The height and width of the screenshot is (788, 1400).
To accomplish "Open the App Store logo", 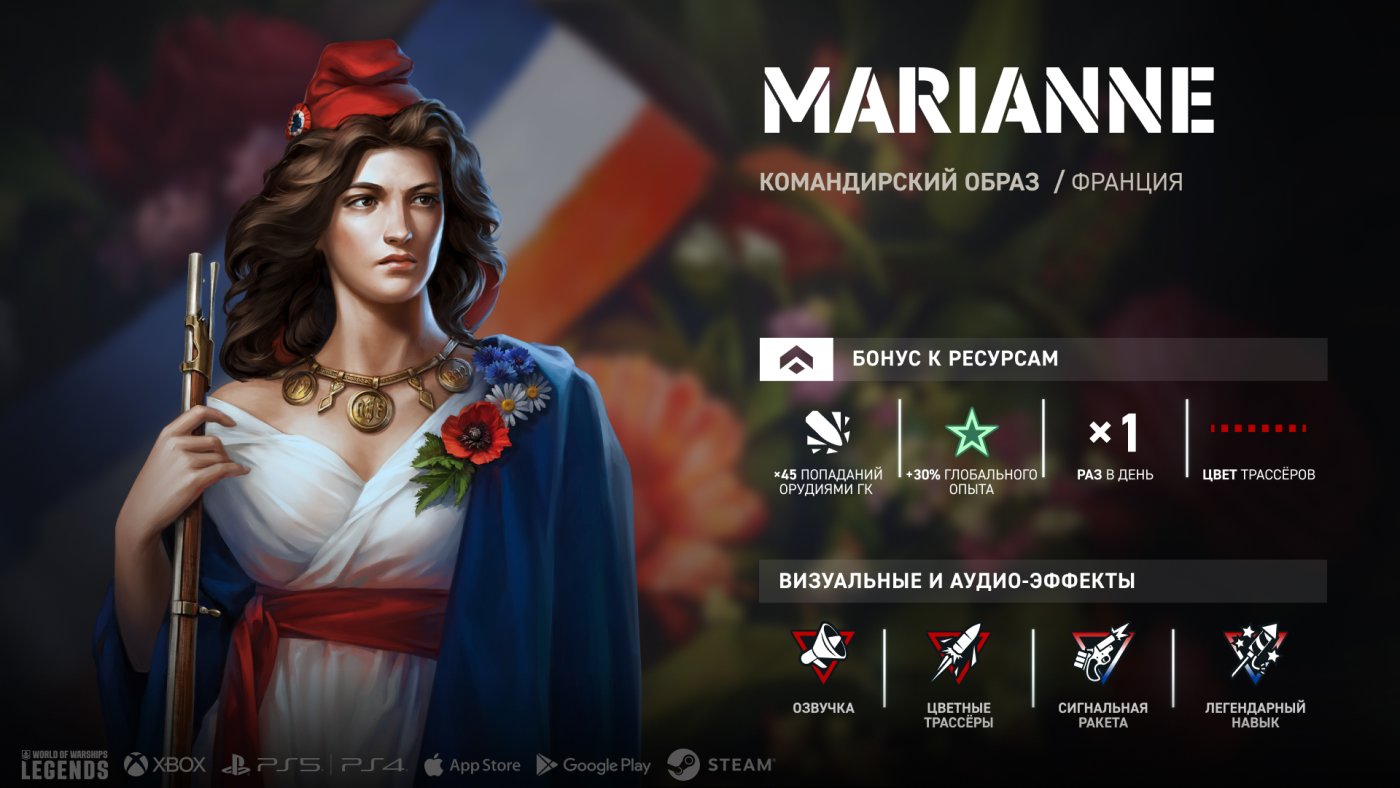I will tap(472, 765).
